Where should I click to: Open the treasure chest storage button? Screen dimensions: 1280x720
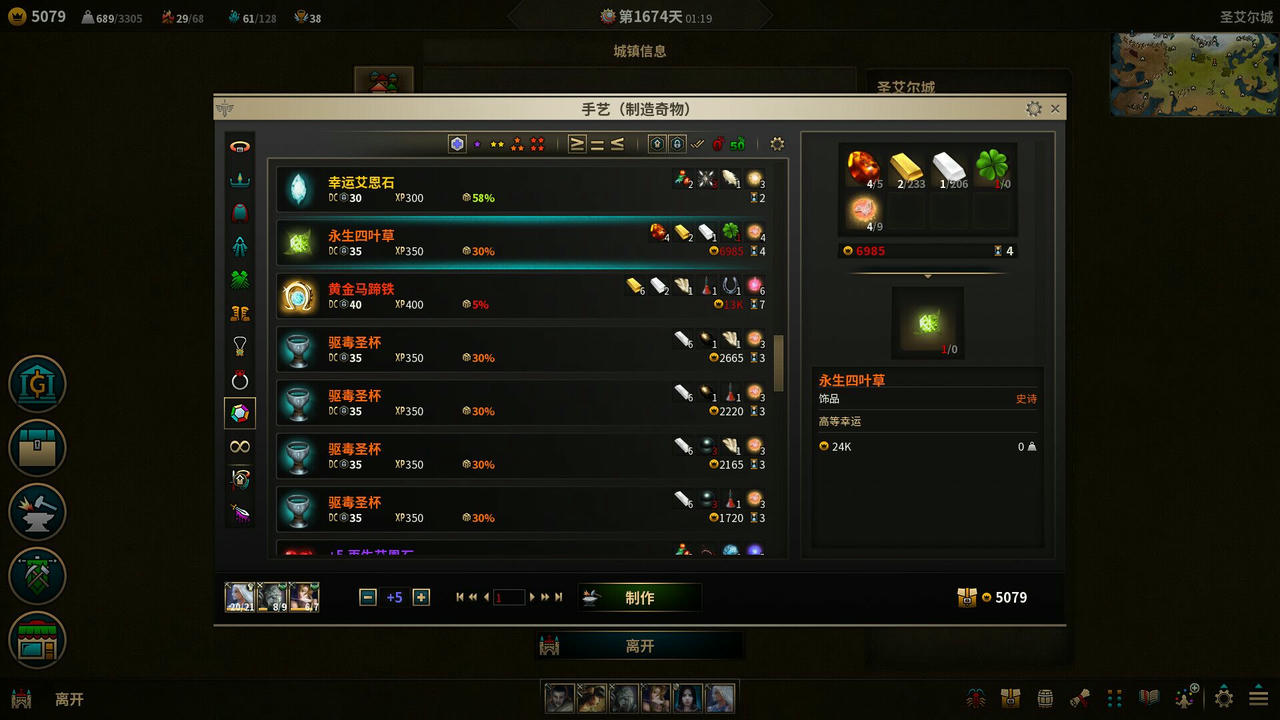click(37, 447)
